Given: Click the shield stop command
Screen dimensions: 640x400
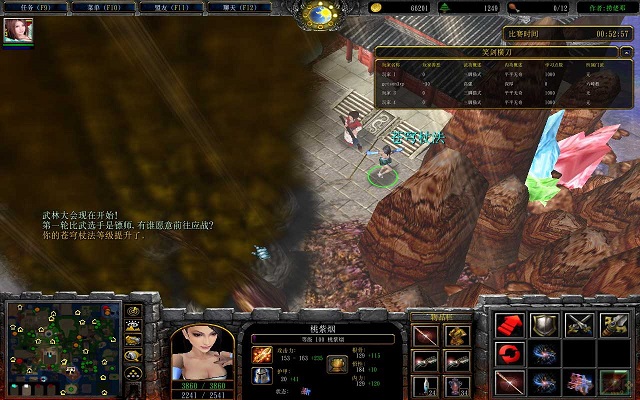Looking at the screenshot, I should pos(545,324).
